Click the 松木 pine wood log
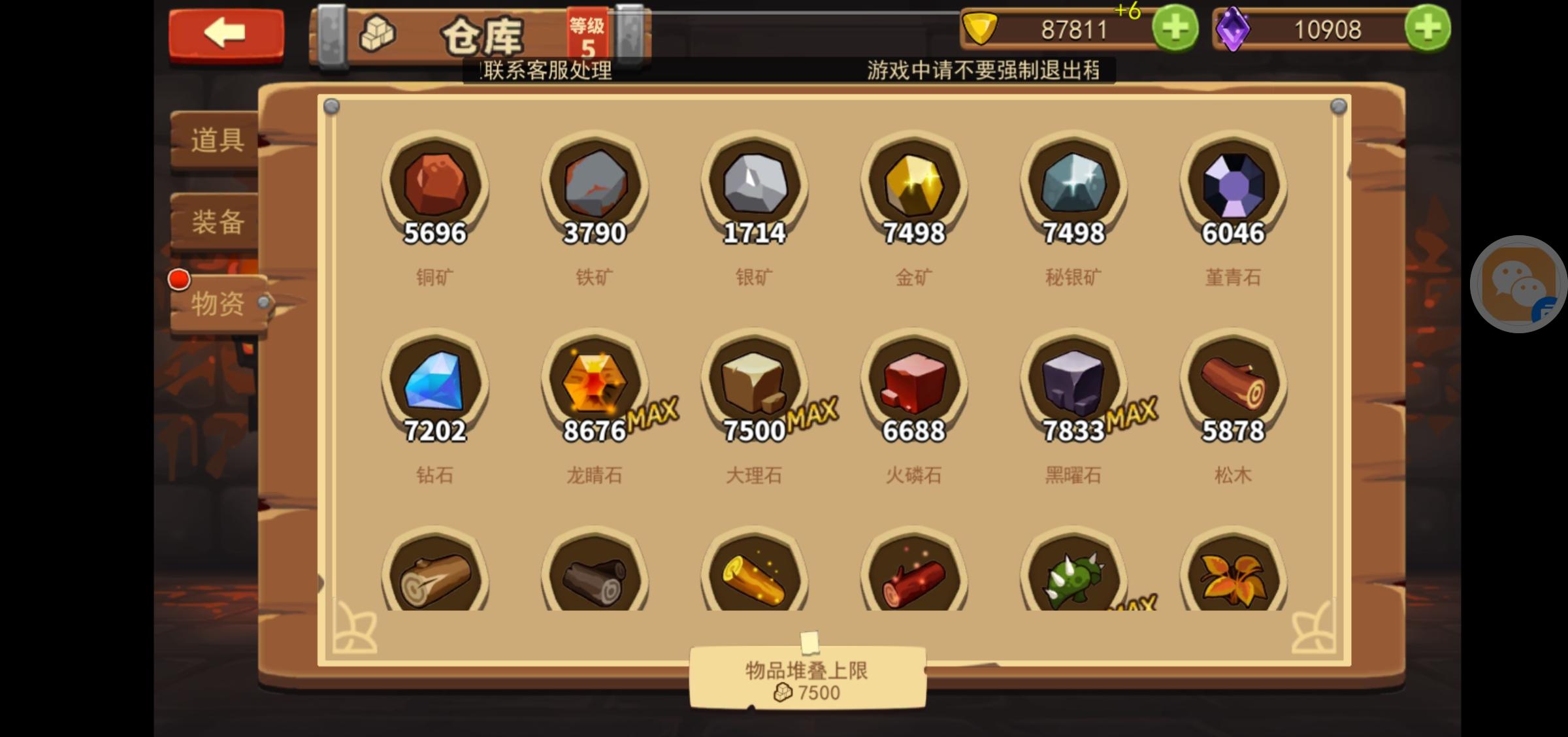The width and height of the screenshot is (1568, 737). (1233, 385)
